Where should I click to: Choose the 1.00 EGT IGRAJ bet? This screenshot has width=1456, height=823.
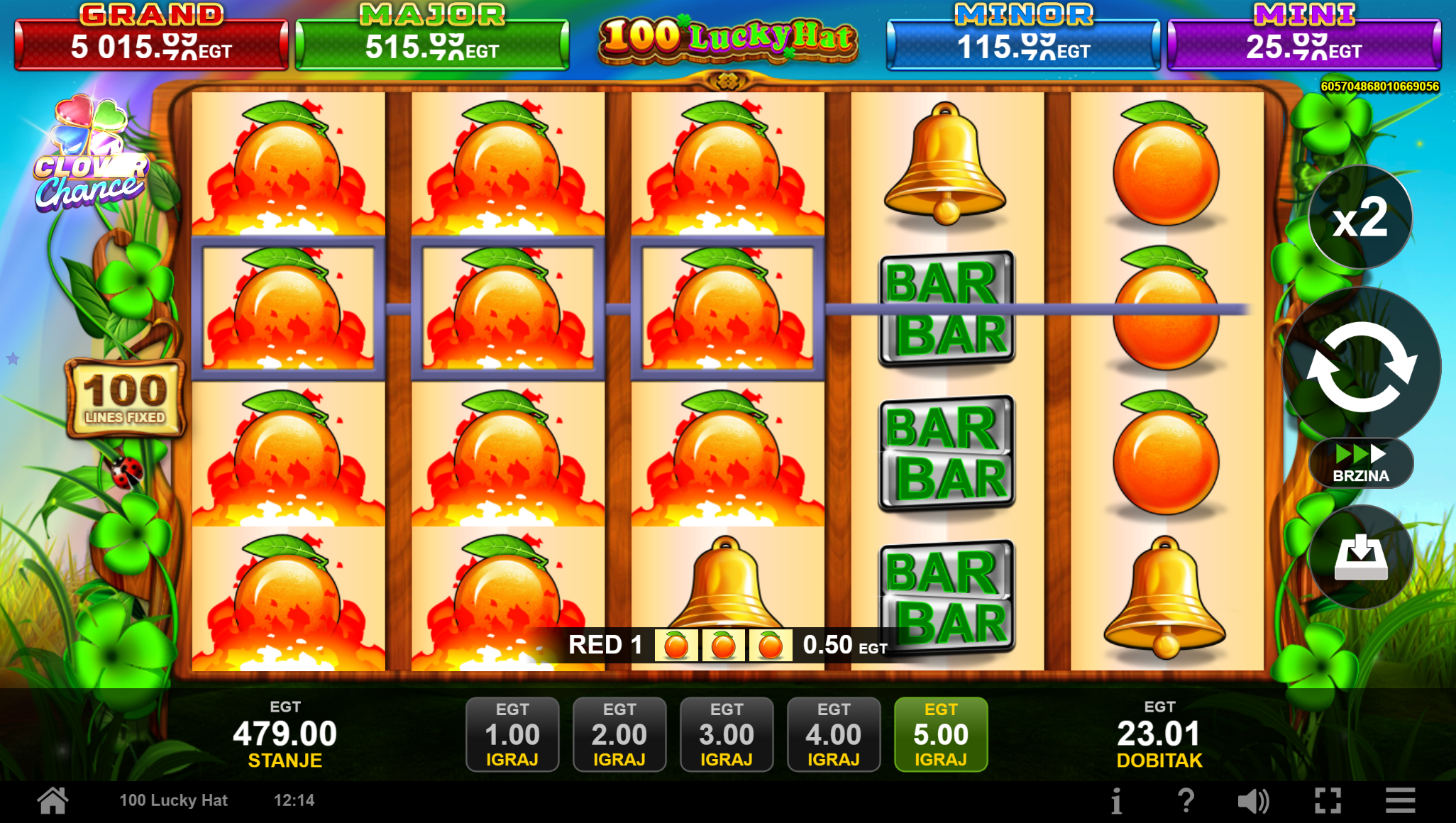tap(512, 734)
